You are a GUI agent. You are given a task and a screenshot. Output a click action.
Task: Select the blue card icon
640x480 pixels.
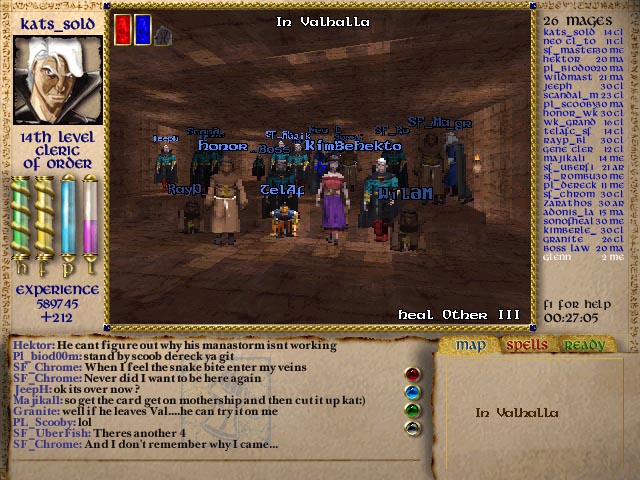click(143, 29)
